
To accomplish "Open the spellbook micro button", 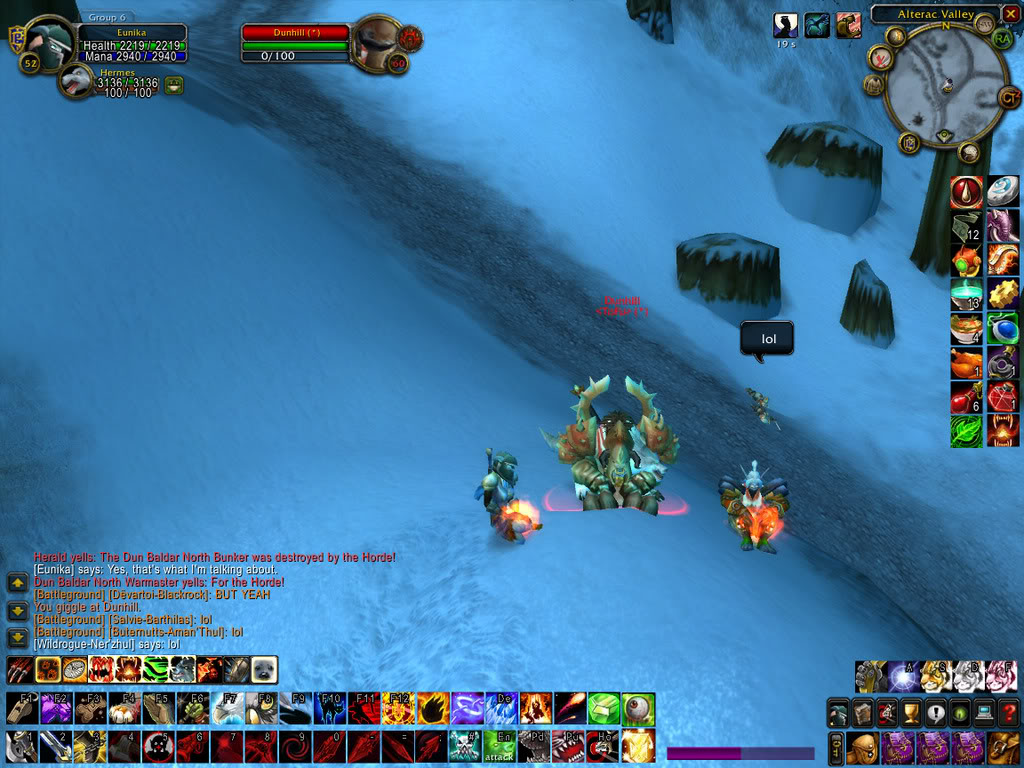I will tap(863, 714).
